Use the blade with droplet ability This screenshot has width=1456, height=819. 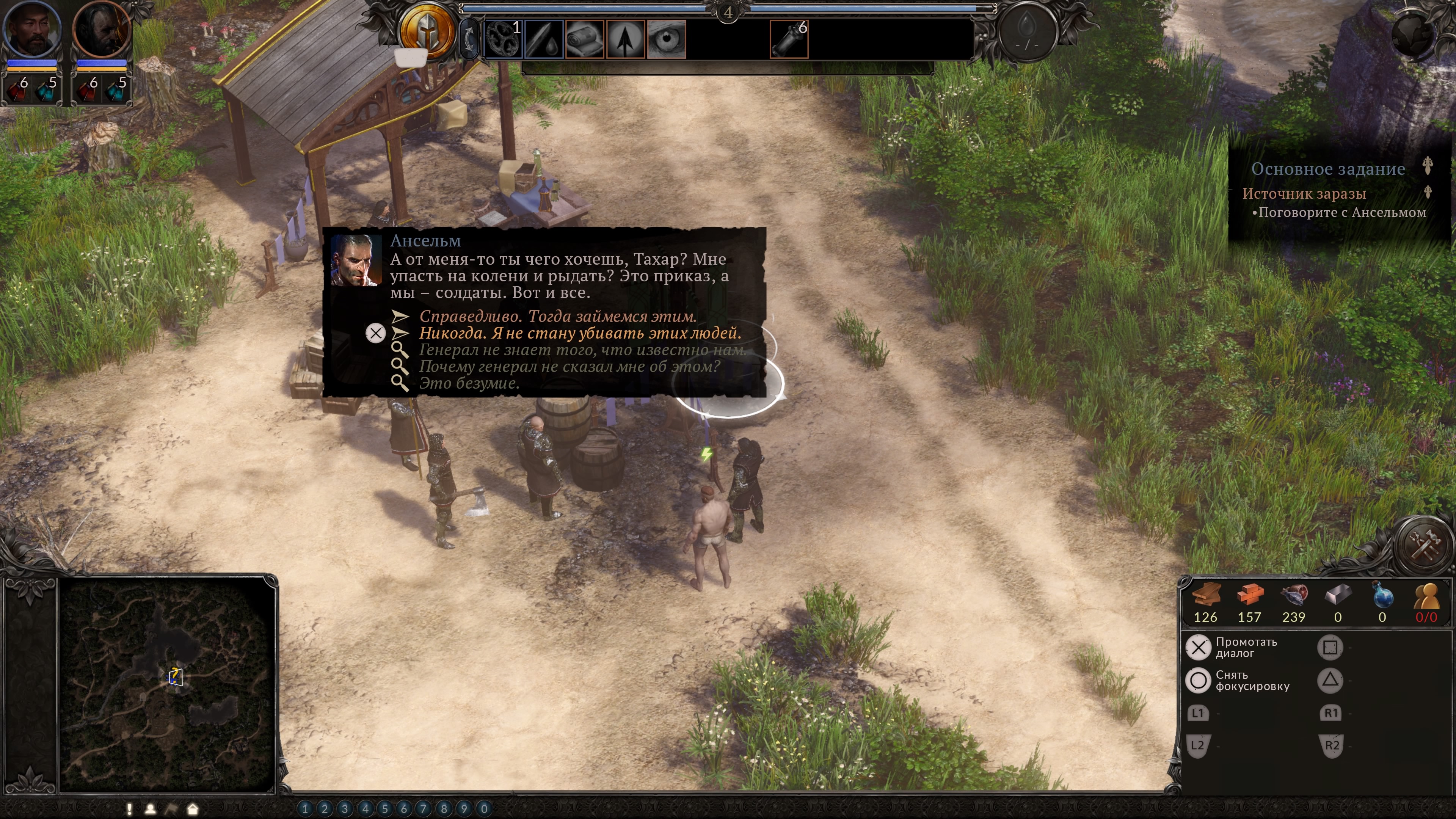point(544,39)
